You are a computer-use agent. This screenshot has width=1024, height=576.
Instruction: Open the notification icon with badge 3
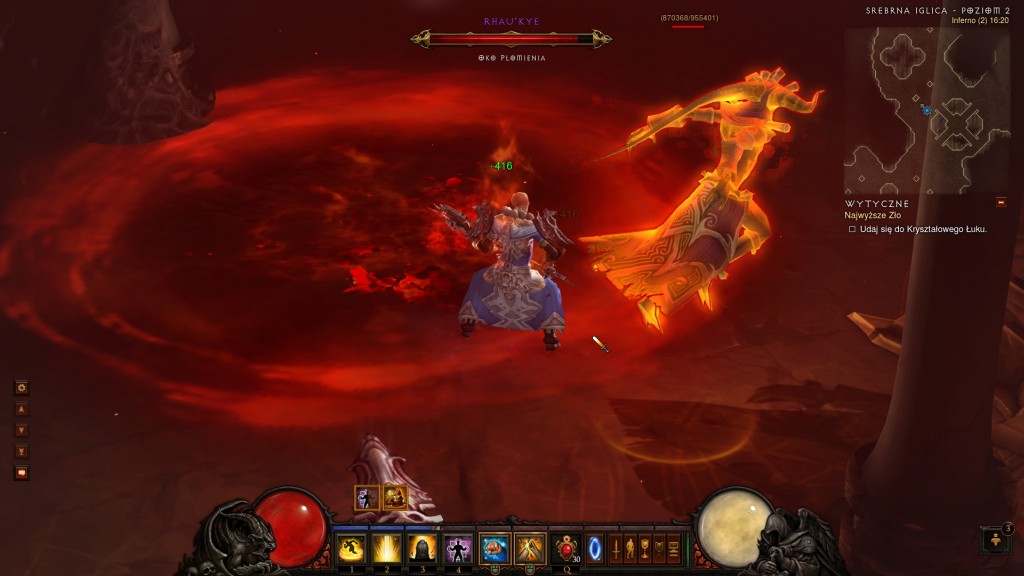tap(994, 540)
